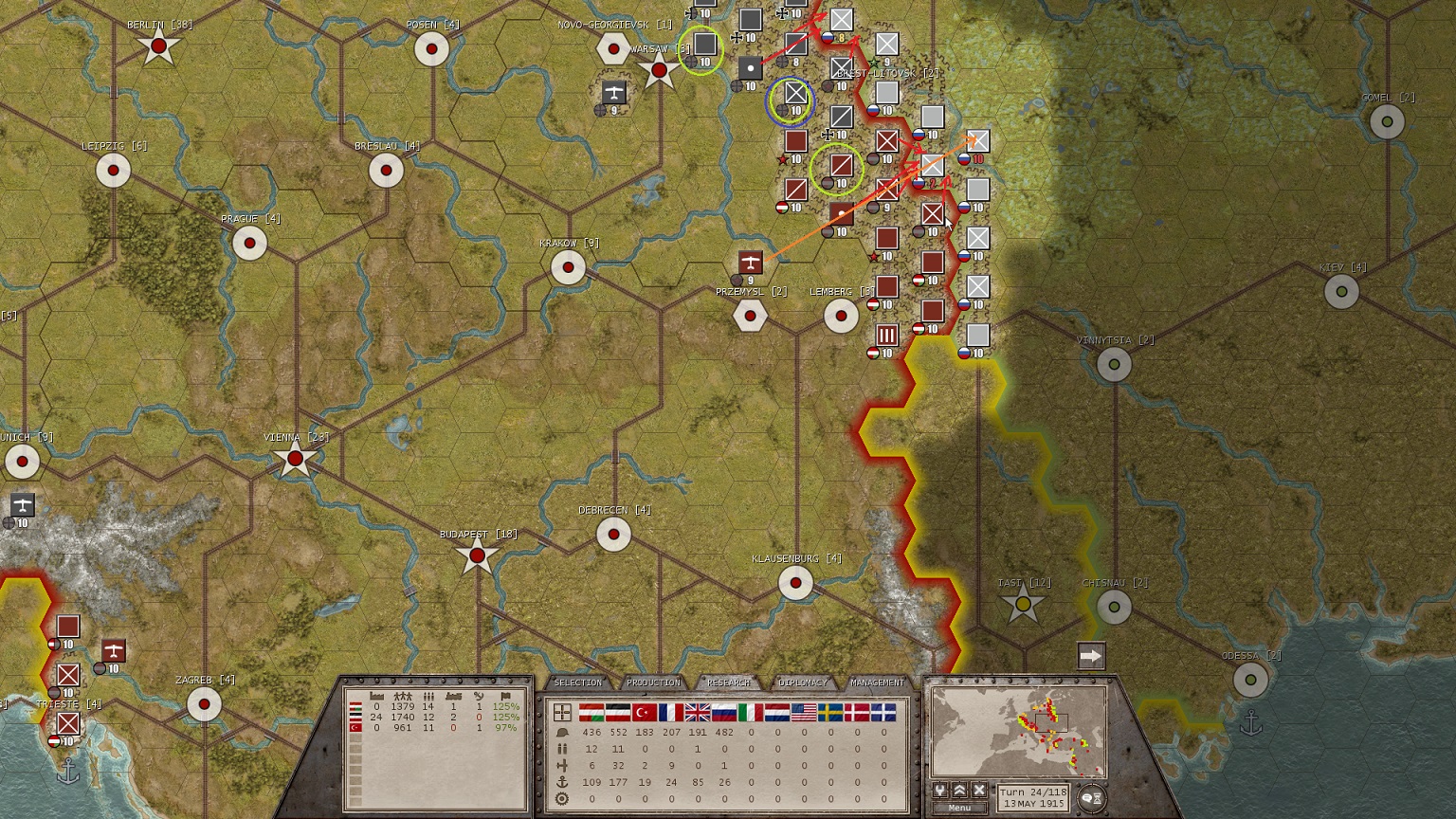Viewport: 1456px width, 819px height.
Task: Open game settings via the wrench icon
Action: [939, 790]
